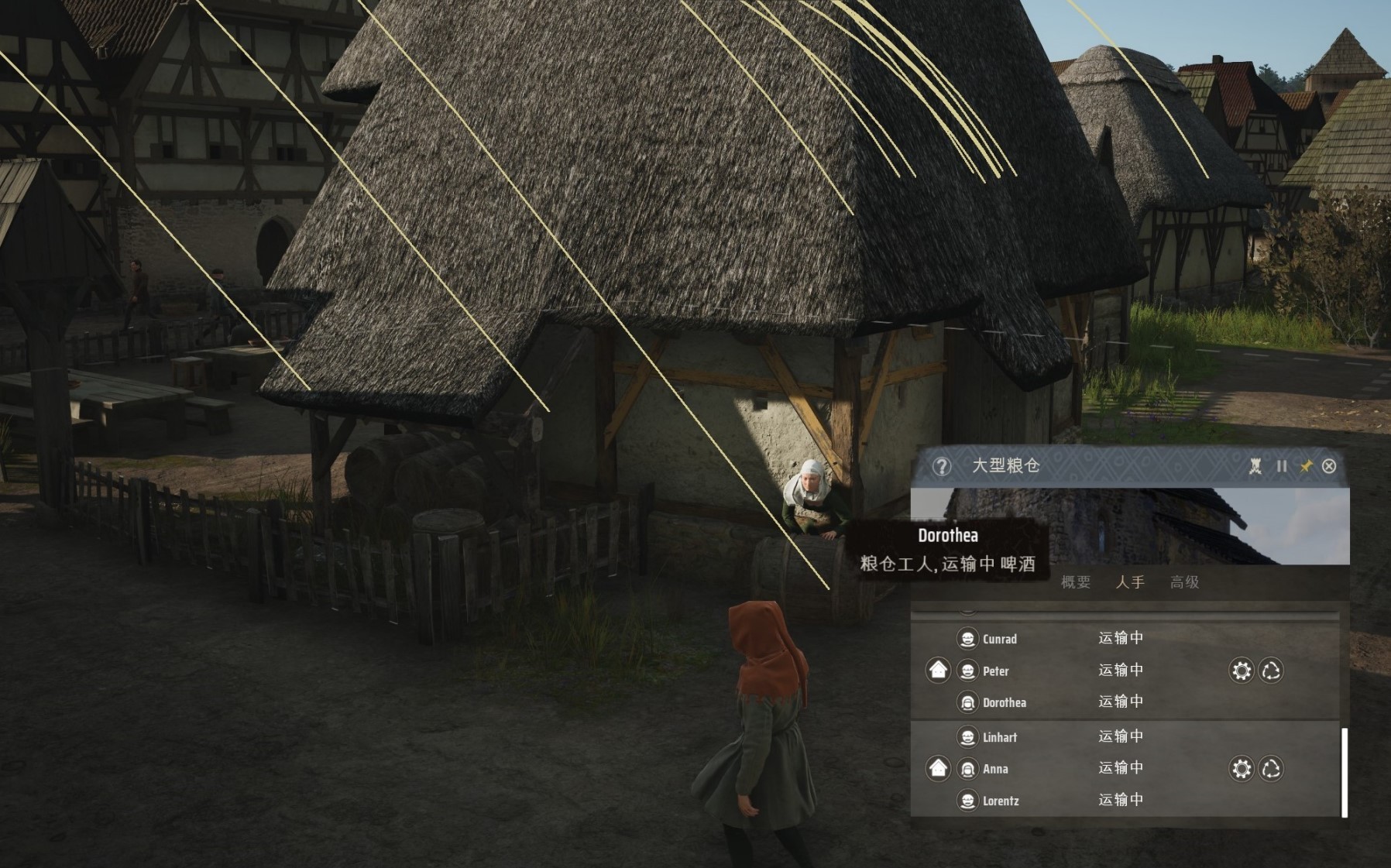Open the question mark help button

point(942,466)
